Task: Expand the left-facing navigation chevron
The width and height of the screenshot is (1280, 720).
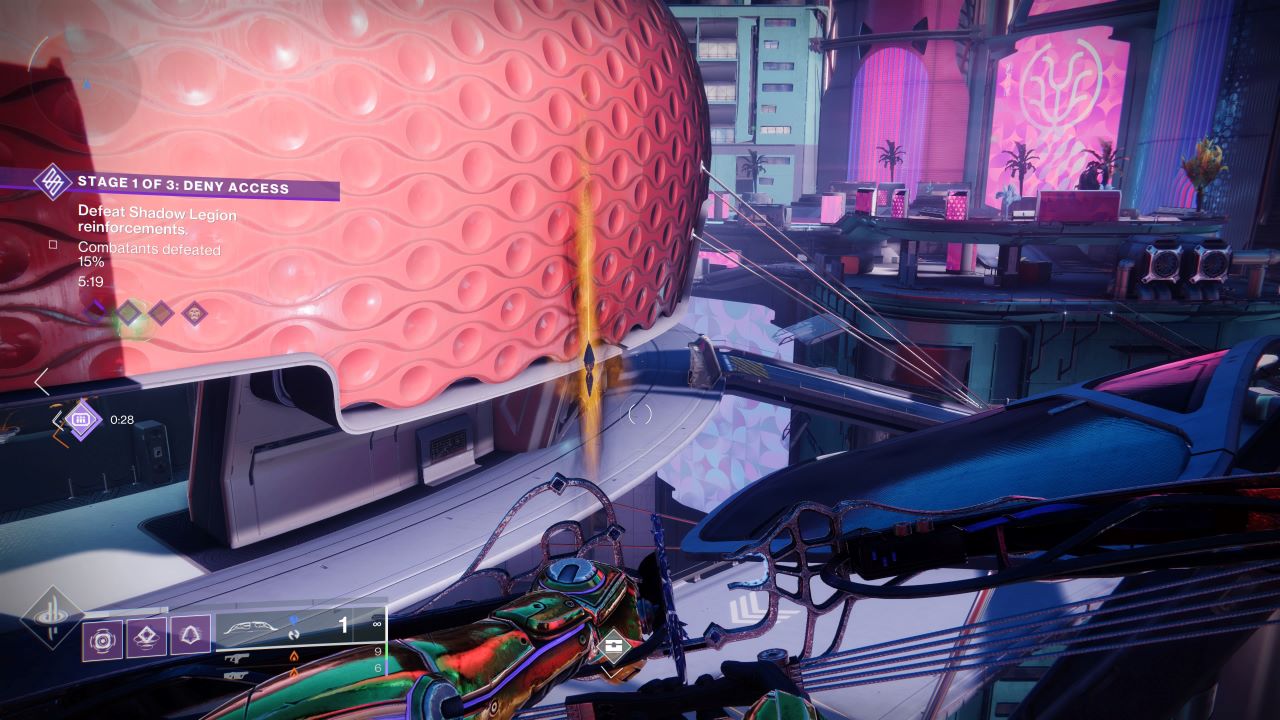Action: click(42, 382)
